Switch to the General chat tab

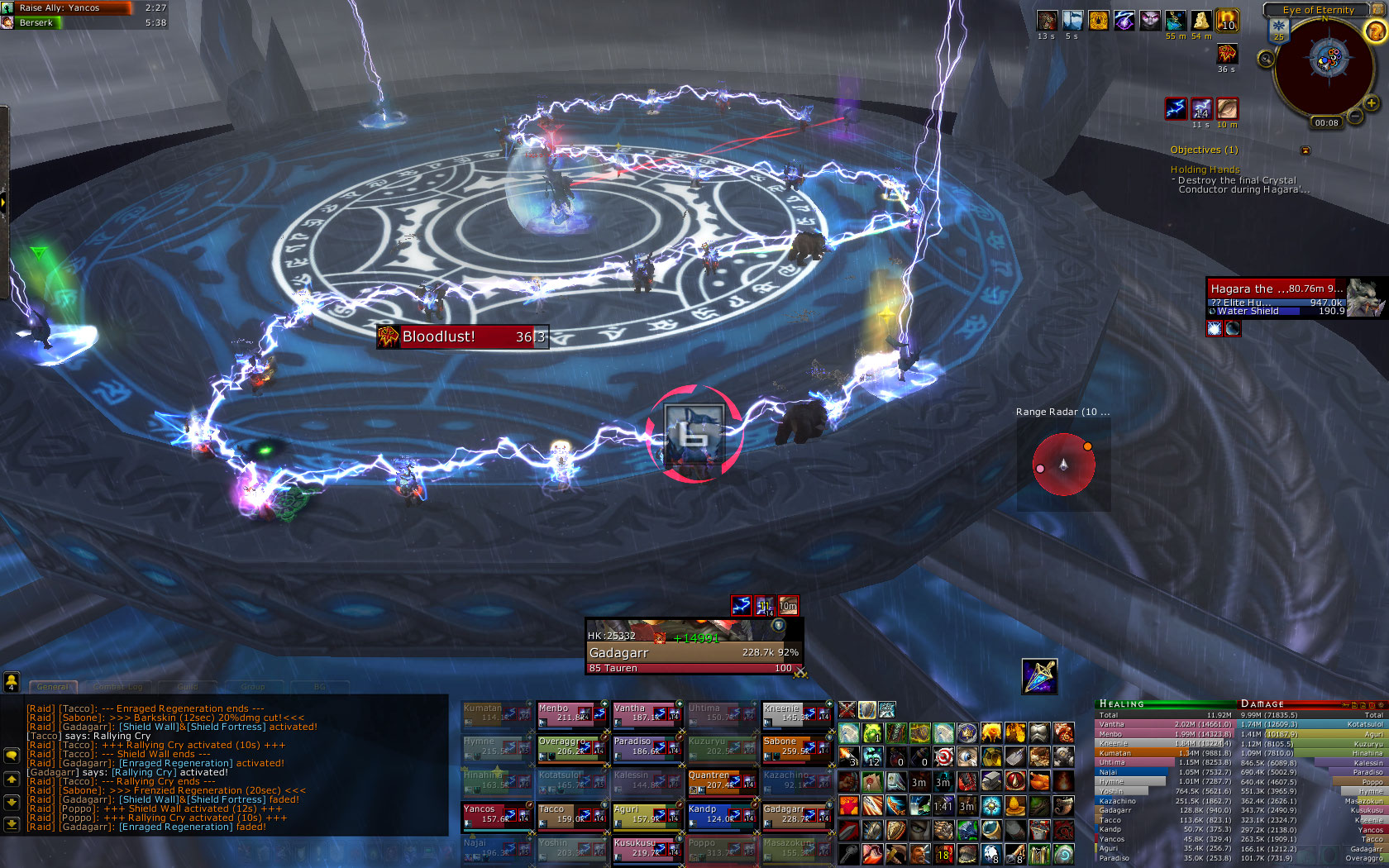53,687
